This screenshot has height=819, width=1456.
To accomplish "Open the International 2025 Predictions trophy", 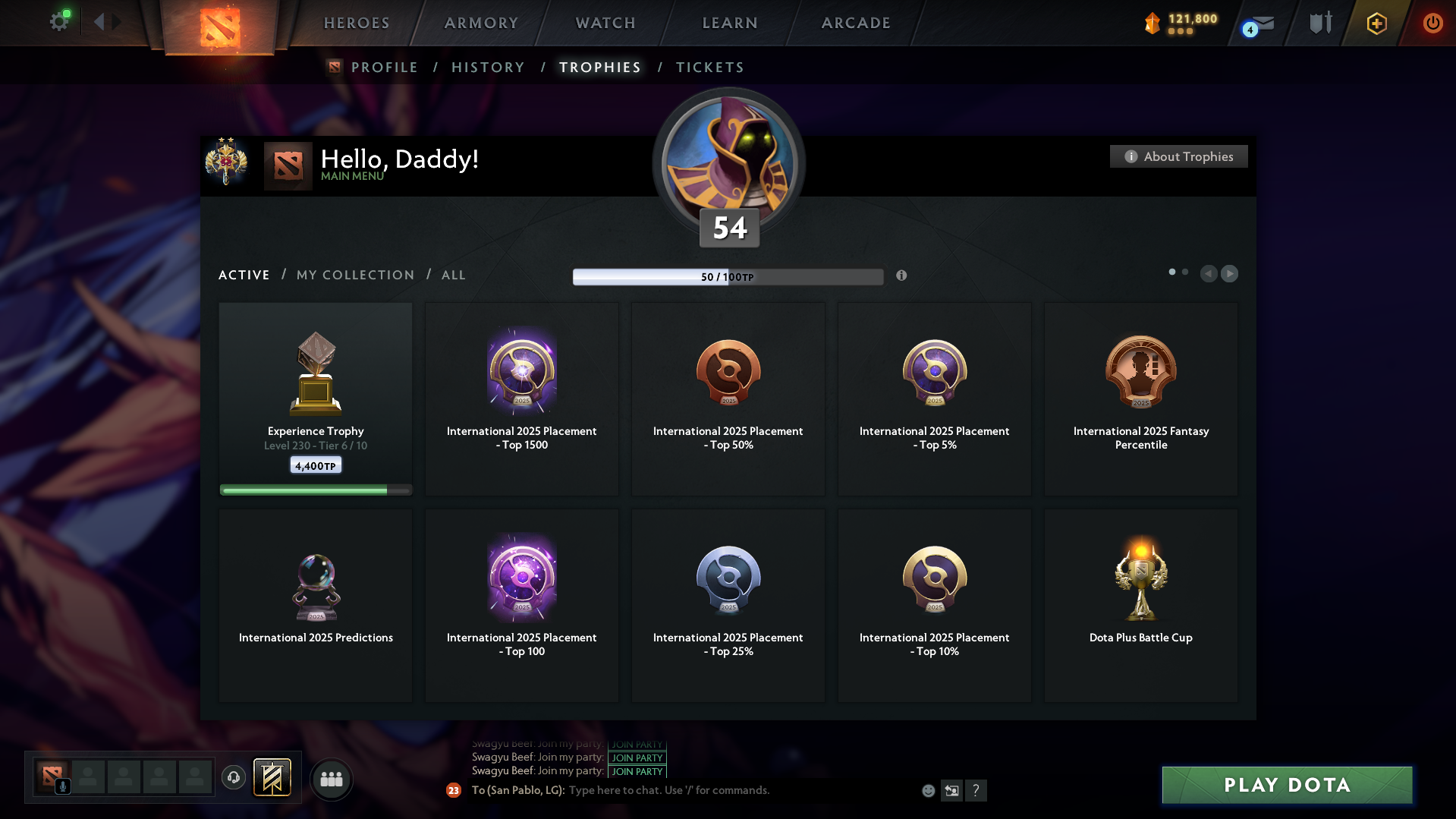I will (316, 605).
